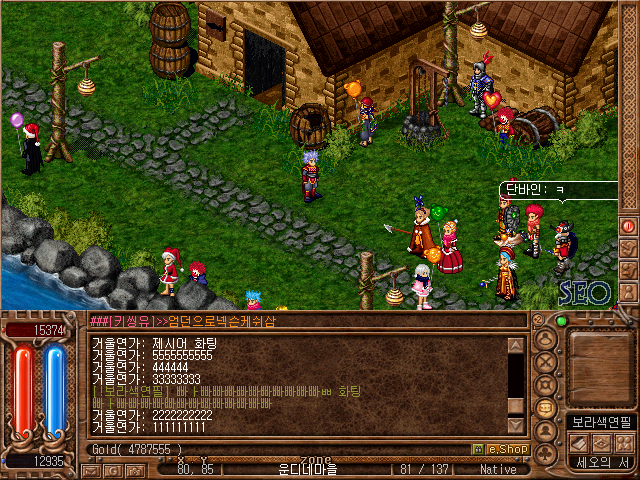Screen dimensions: 640x480
Task: Click the red power icon on the side bar
Action: pyautogui.click(x=628, y=227)
